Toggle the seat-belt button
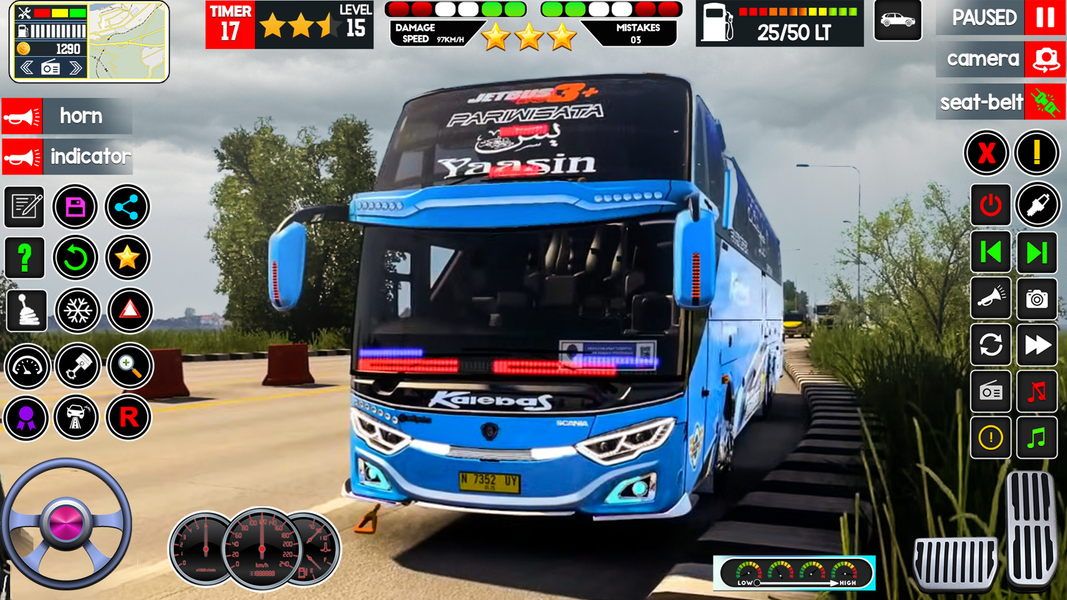 (1044, 102)
